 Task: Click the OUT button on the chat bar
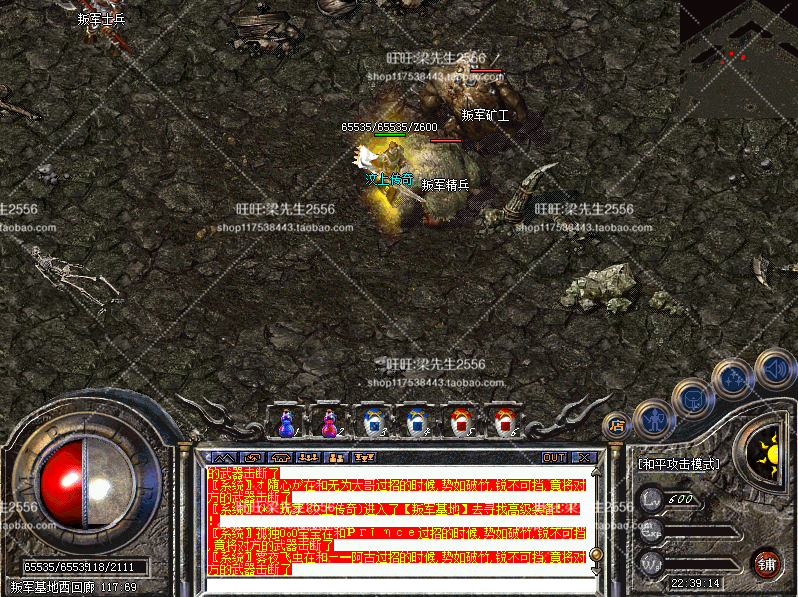pyautogui.click(x=554, y=457)
